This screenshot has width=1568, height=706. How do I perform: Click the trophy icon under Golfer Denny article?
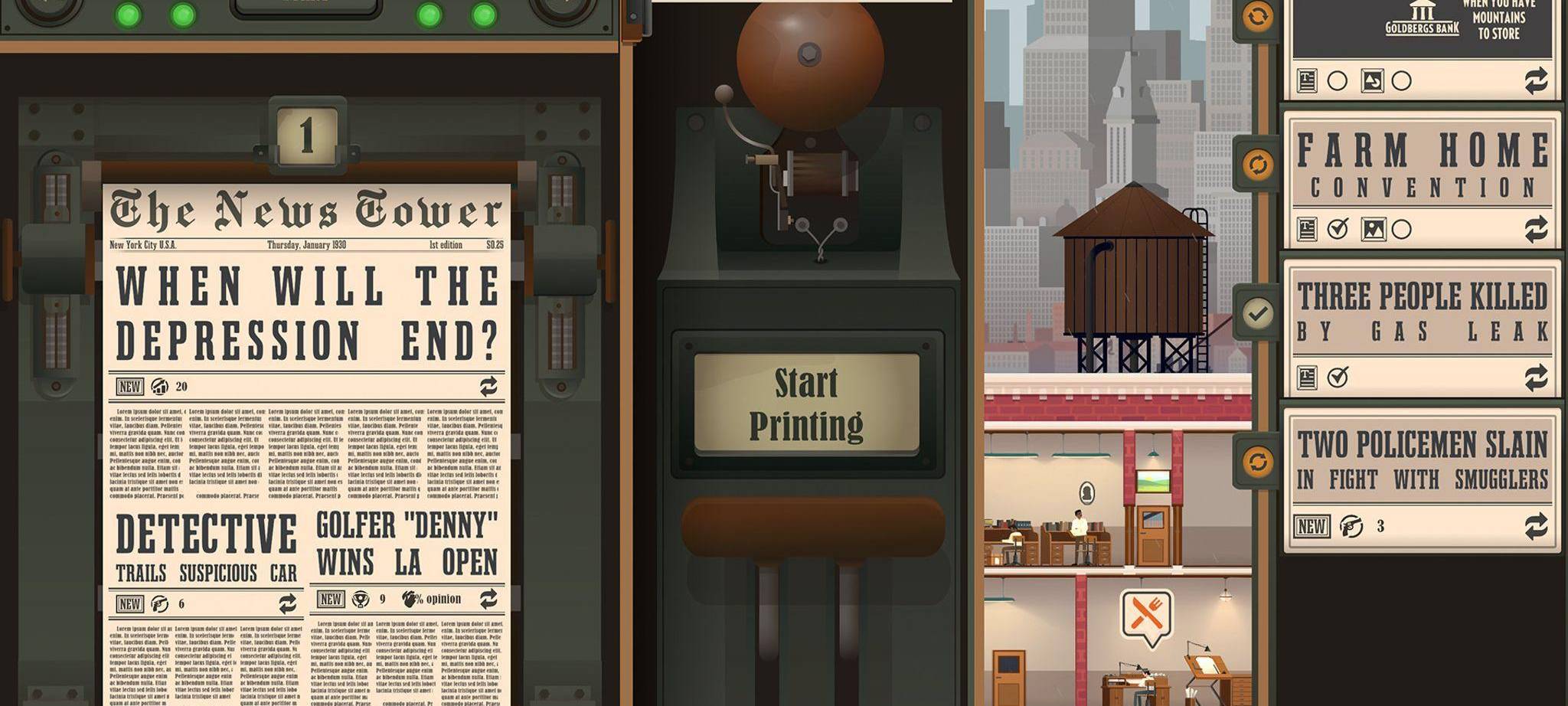point(359,601)
